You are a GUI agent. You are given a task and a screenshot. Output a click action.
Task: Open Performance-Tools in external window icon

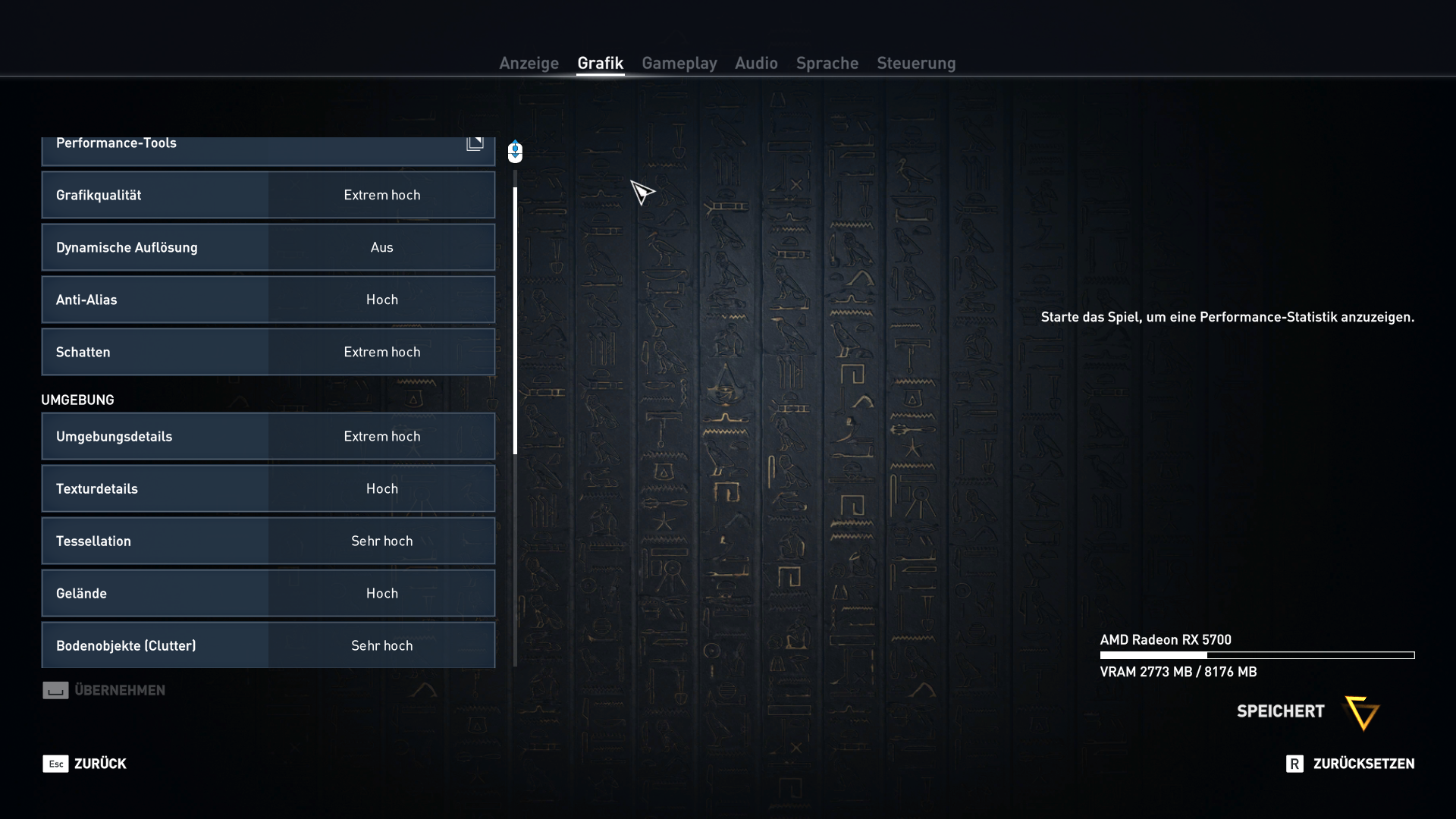475,142
